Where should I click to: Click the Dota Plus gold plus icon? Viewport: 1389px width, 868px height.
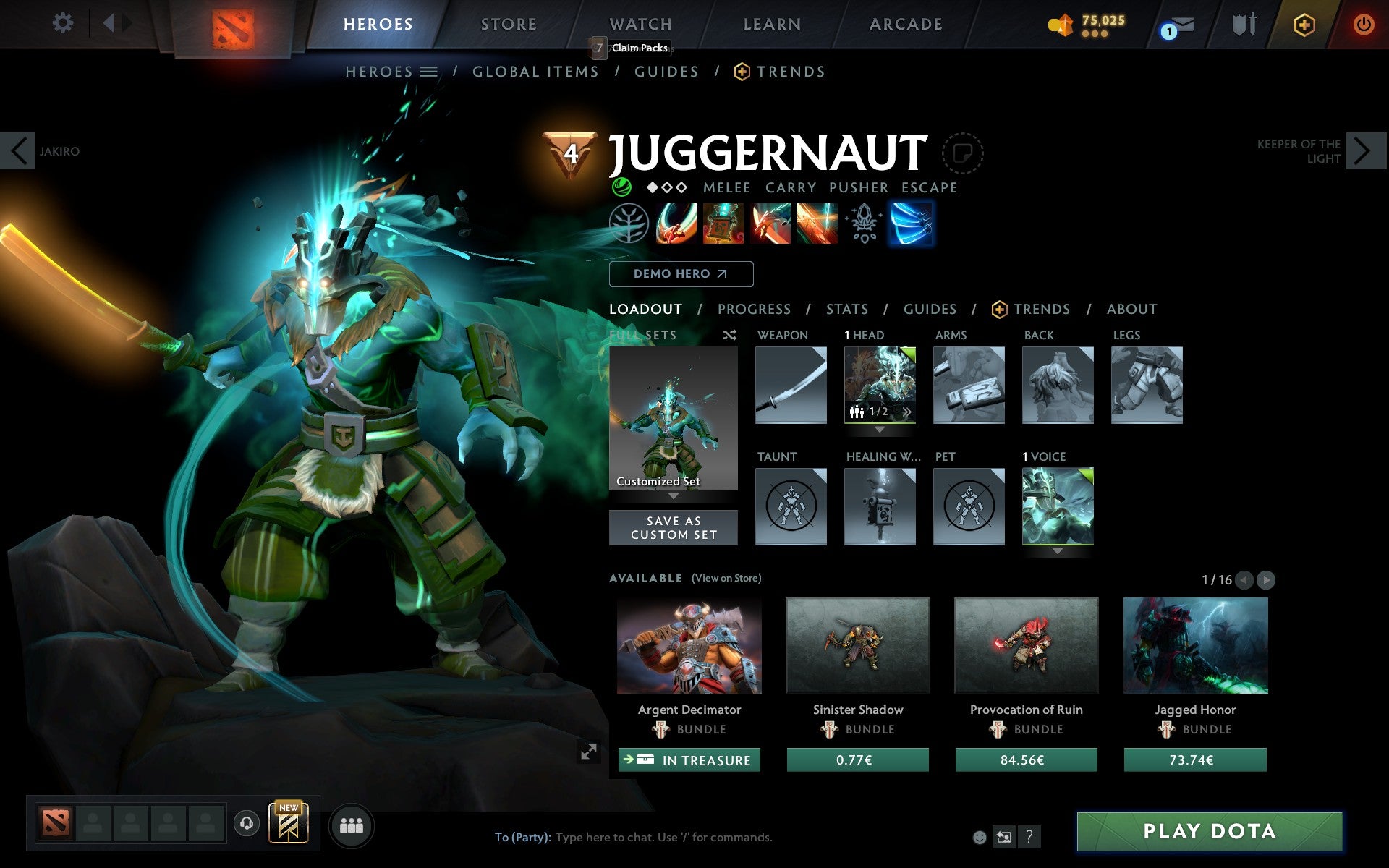[x=1304, y=24]
